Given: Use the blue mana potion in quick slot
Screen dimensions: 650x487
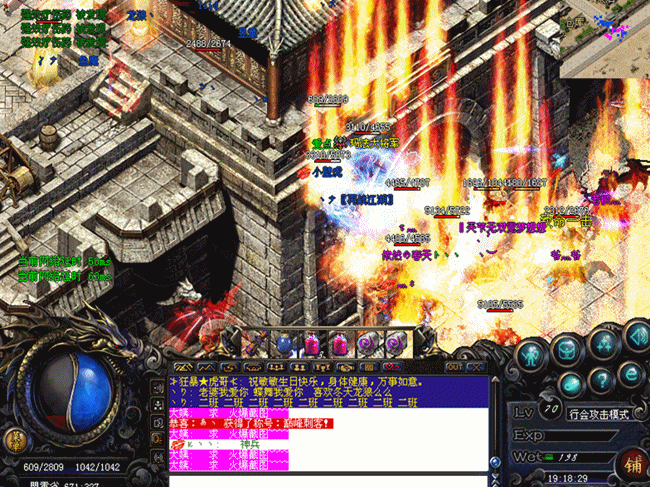Looking at the screenshot, I should [283, 345].
